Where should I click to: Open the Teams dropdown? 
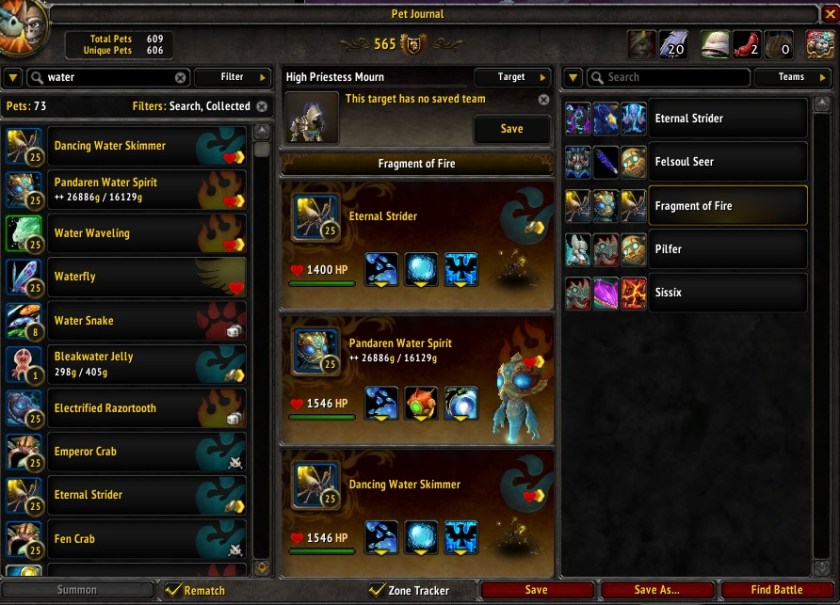pyautogui.click(x=791, y=77)
